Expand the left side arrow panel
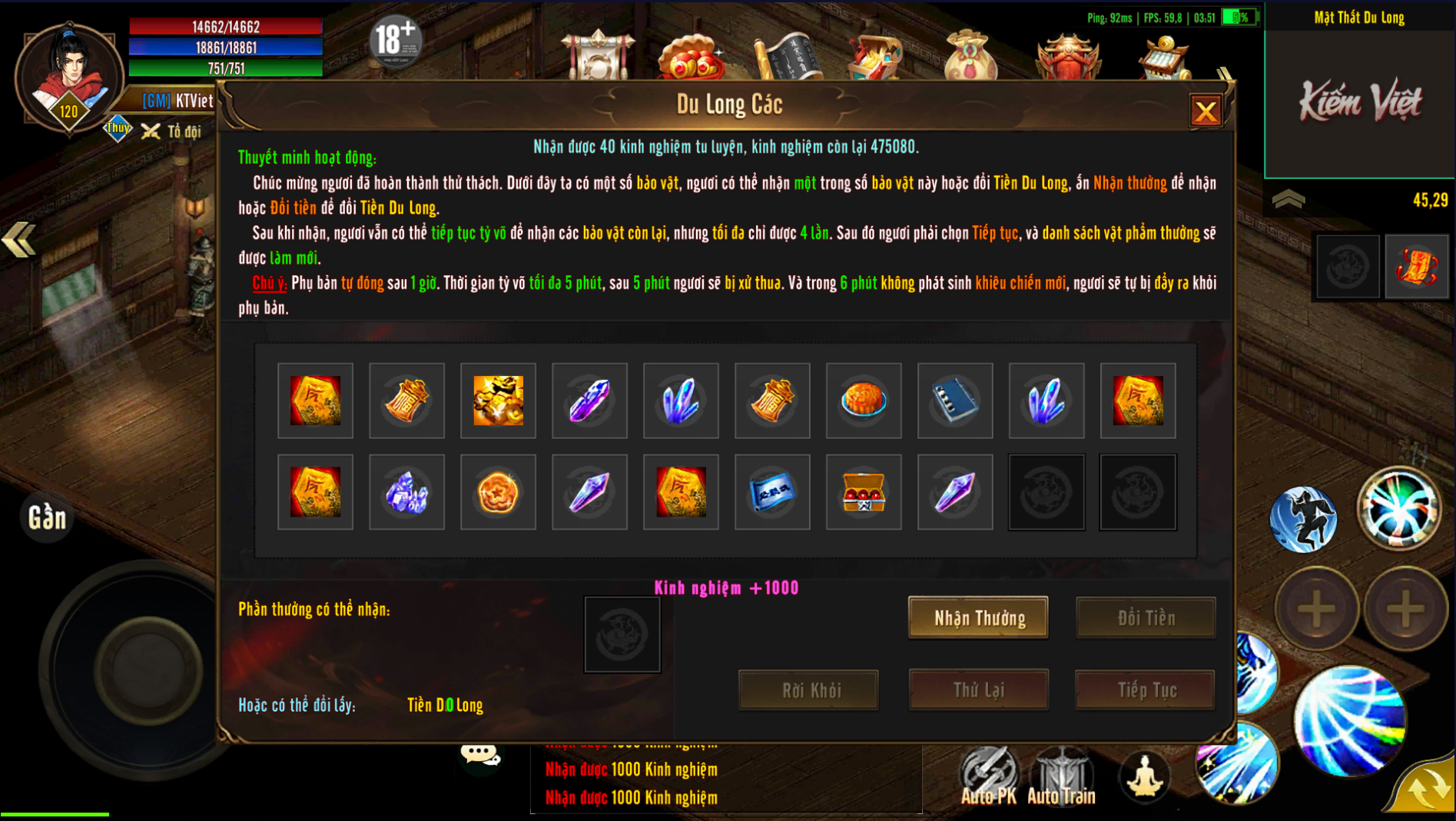Image resolution: width=1456 pixels, height=821 pixels. 19,240
